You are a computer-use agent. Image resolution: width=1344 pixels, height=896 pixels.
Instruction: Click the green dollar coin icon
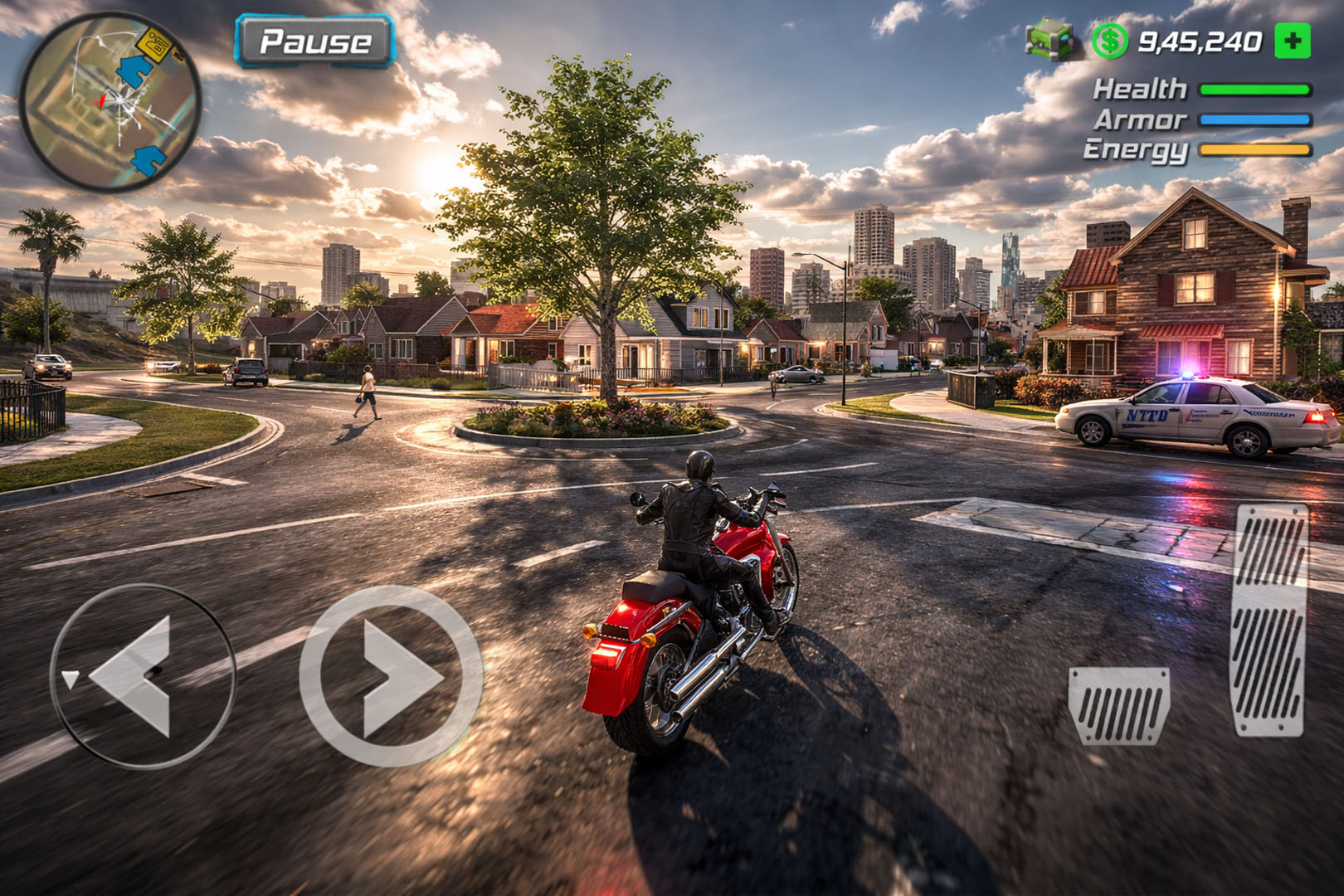tap(1109, 41)
